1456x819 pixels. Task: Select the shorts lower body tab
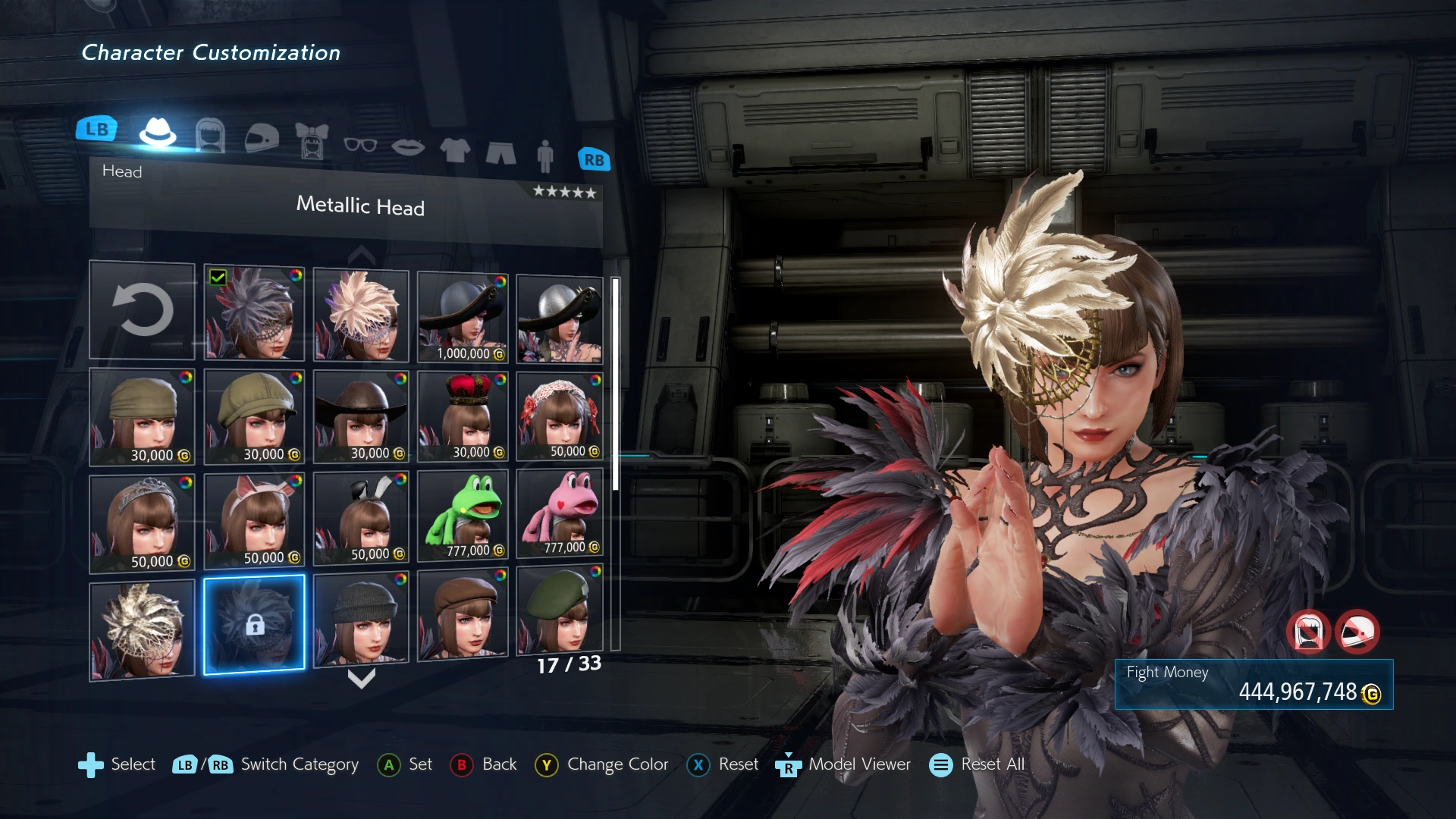click(500, 153)
